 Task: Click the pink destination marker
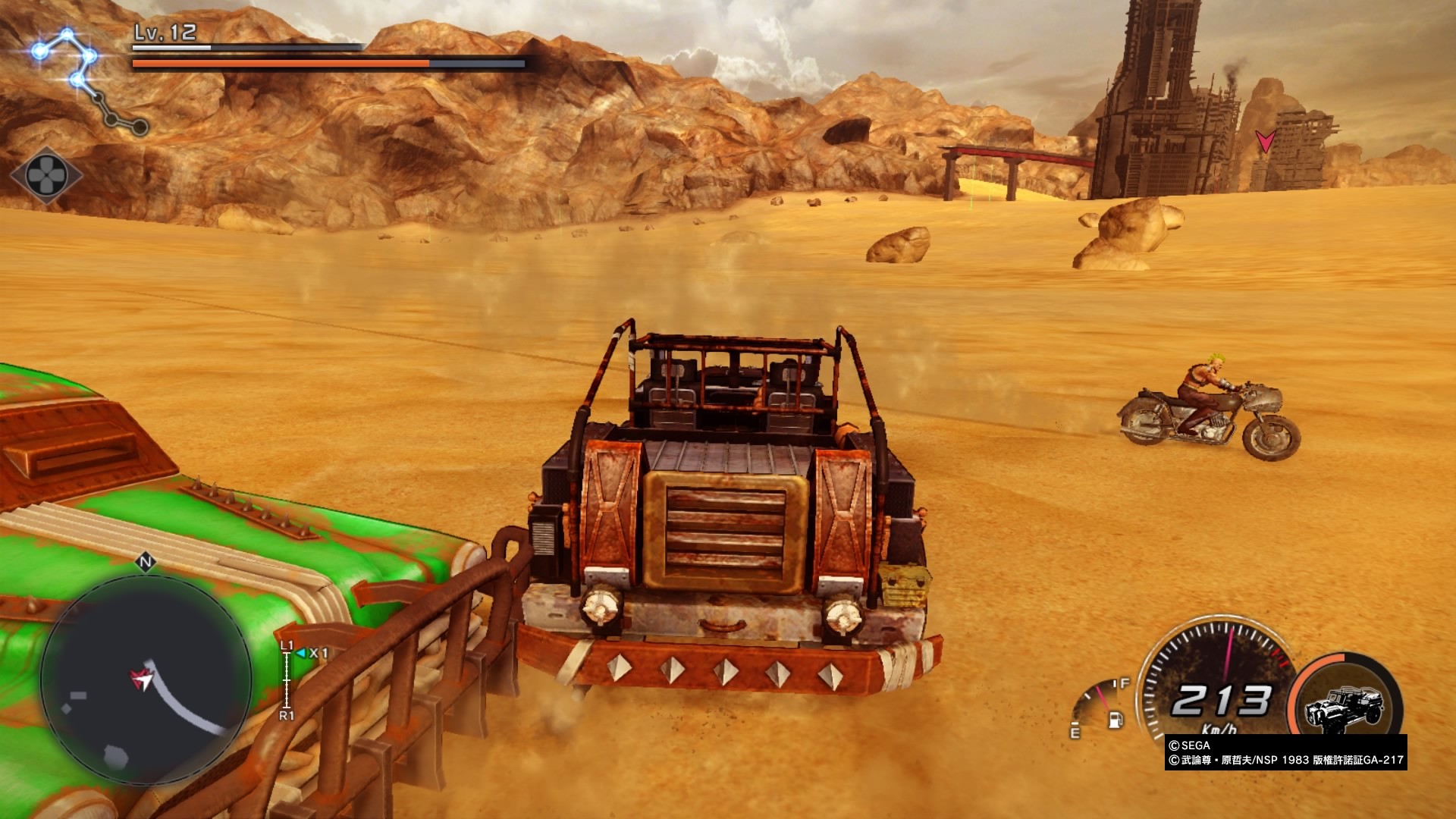1264,141
